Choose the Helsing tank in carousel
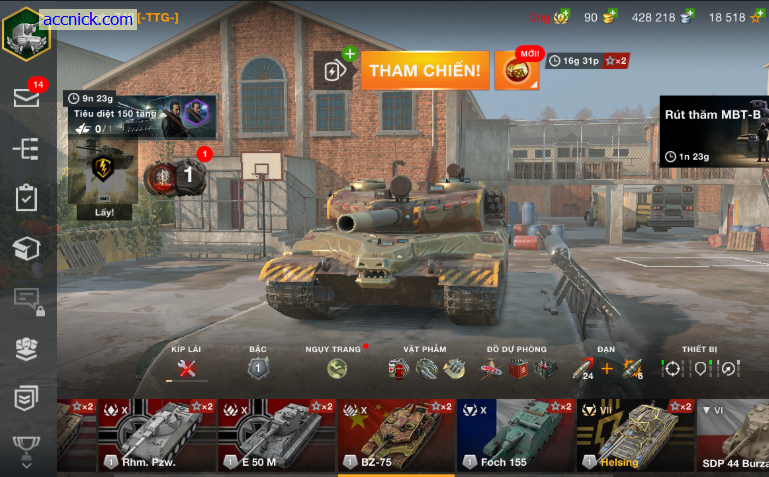This screenshot has width=769, height=477. 636,435
